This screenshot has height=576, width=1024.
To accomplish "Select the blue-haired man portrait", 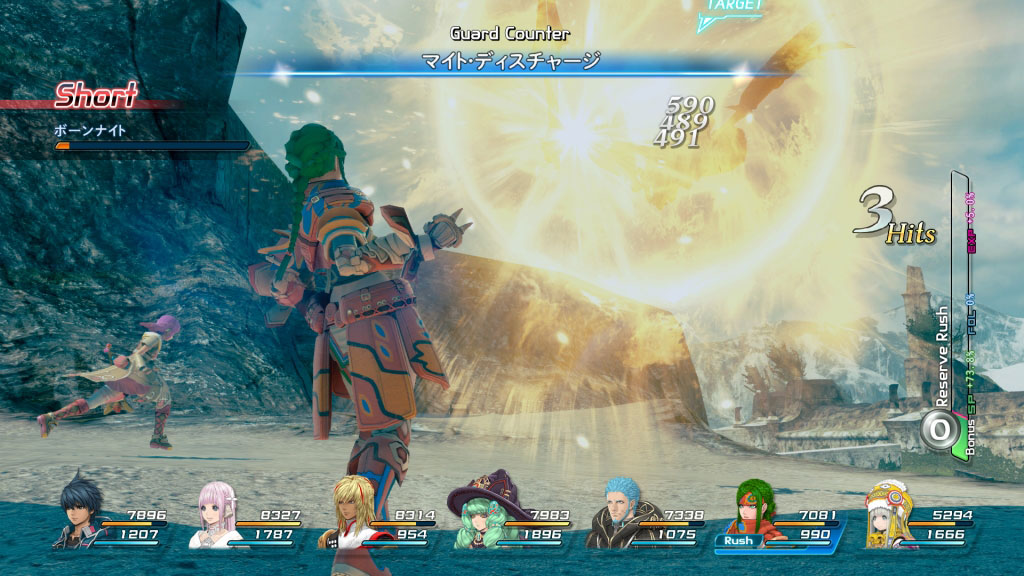I will 610,512.
